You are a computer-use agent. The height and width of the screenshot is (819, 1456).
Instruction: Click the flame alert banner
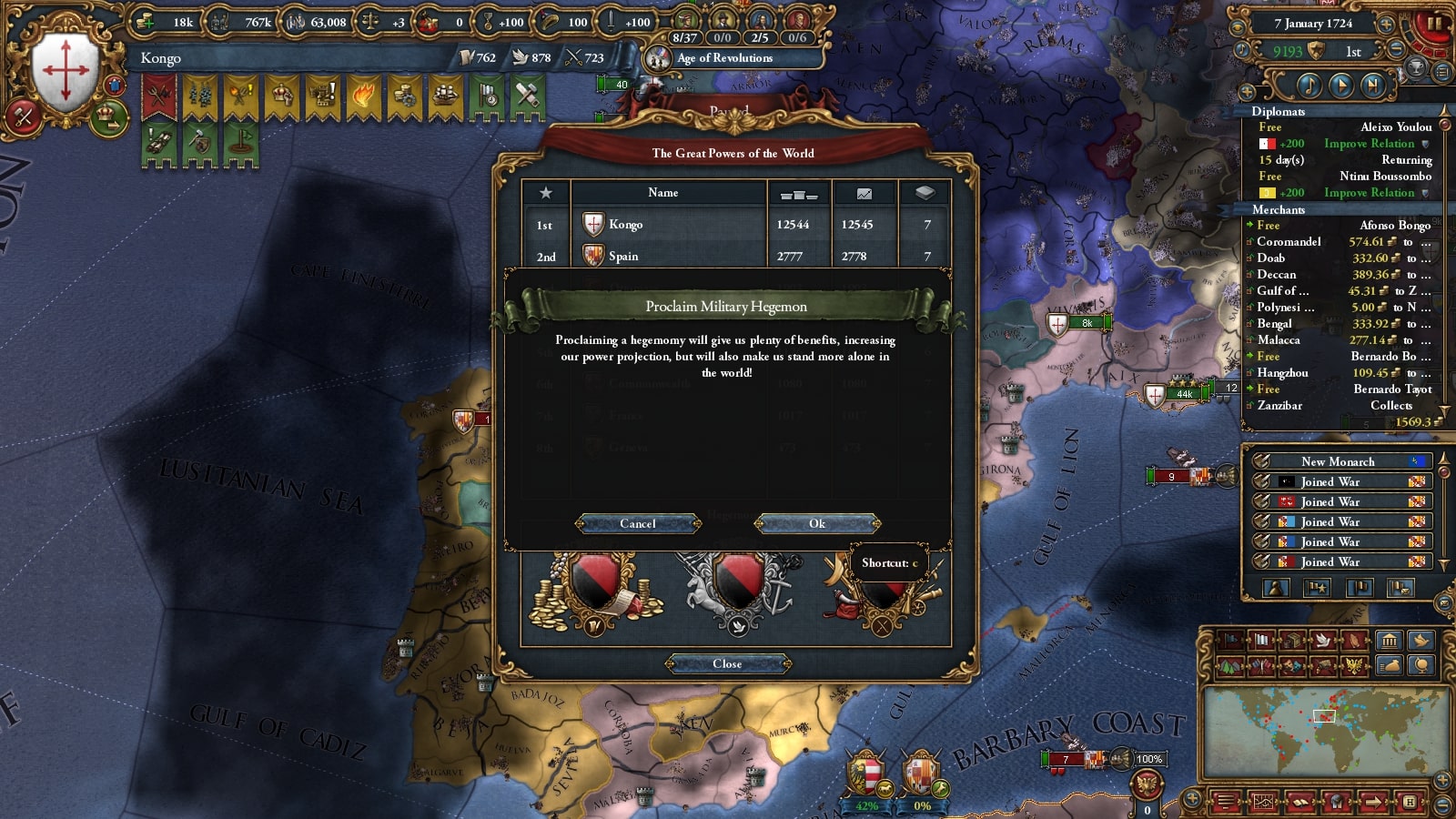pos(362,96)
